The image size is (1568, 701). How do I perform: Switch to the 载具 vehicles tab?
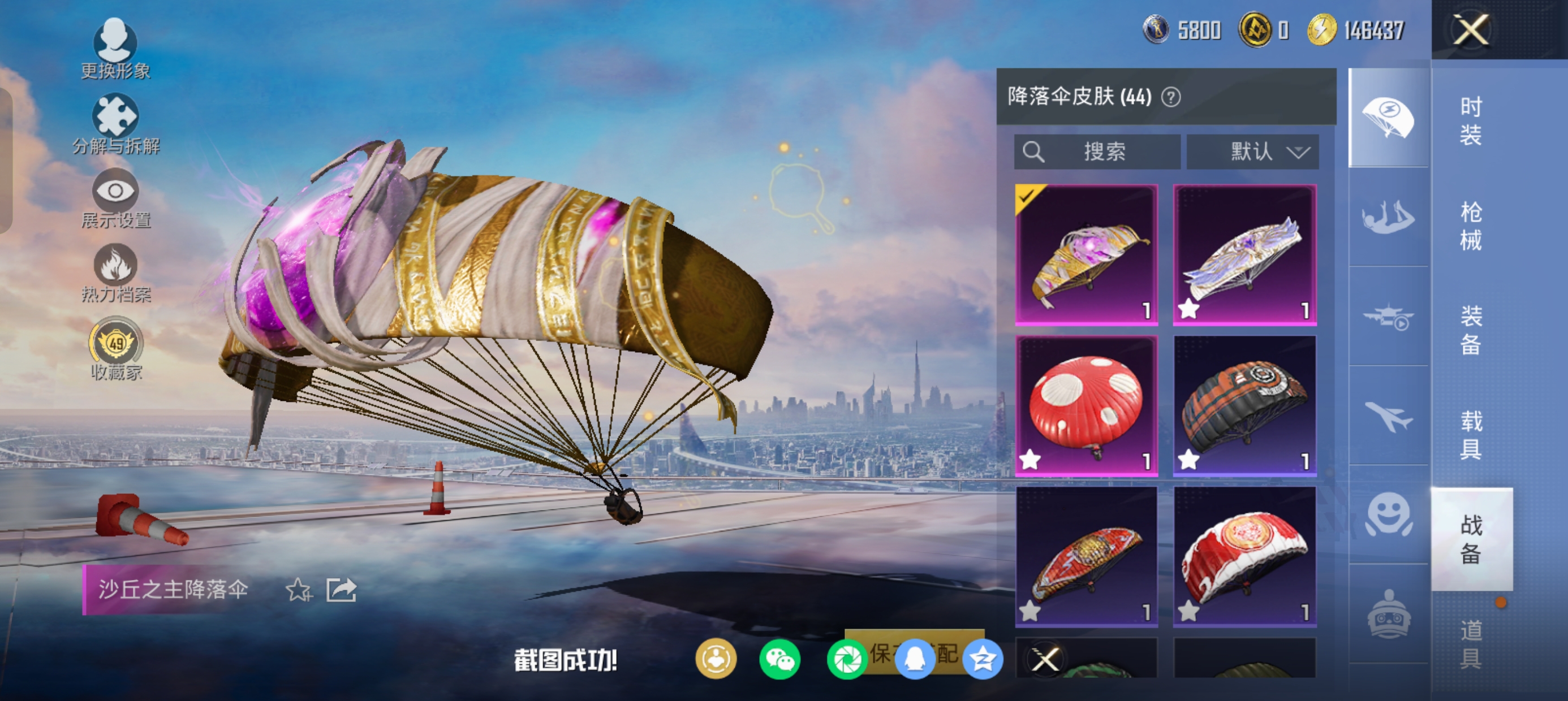click(x=1471, y=435)
